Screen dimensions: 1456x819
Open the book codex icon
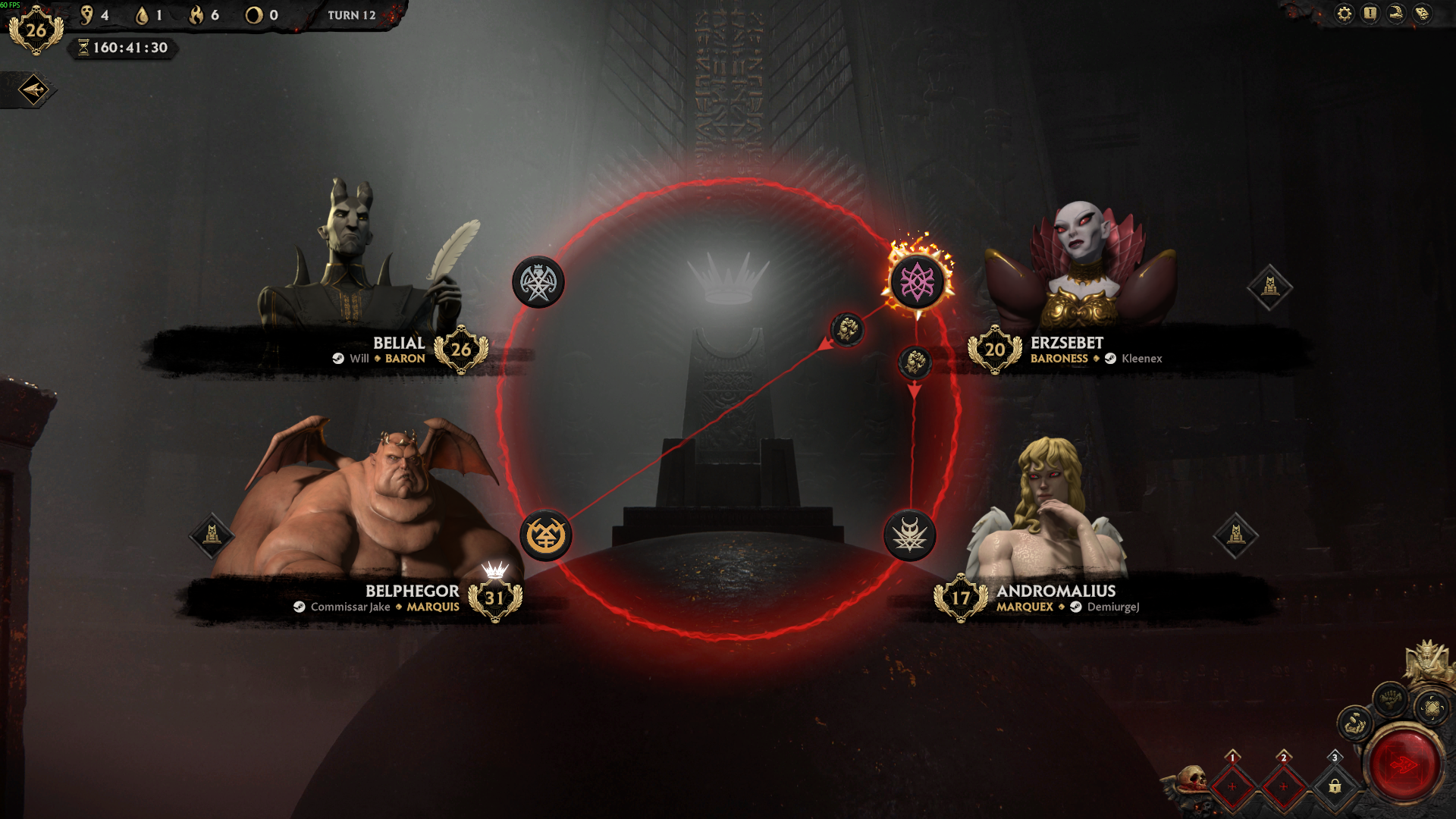pyautogui.click(x=1423, y=14)
